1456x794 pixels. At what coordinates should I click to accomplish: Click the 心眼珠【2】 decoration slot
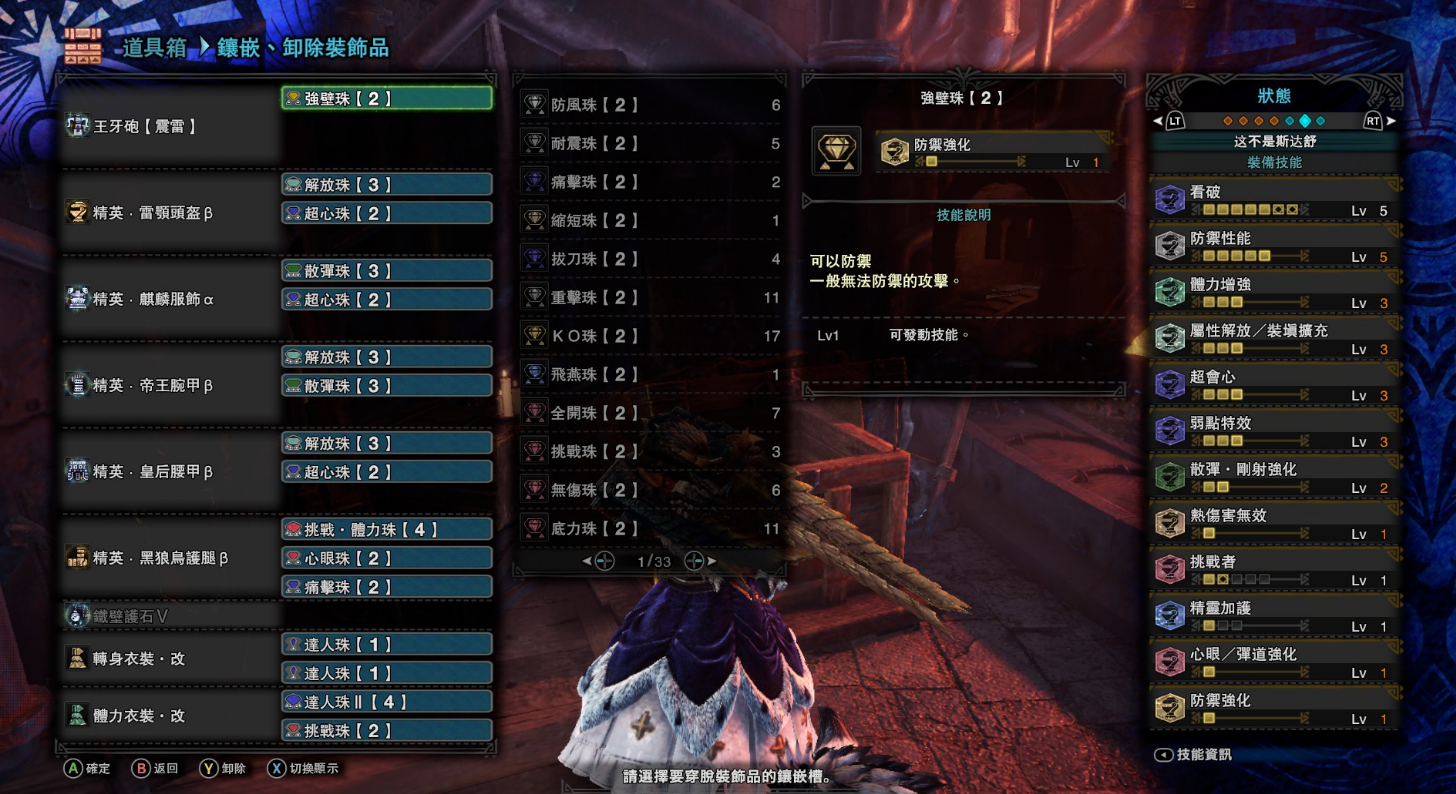[x=386, y=558]
